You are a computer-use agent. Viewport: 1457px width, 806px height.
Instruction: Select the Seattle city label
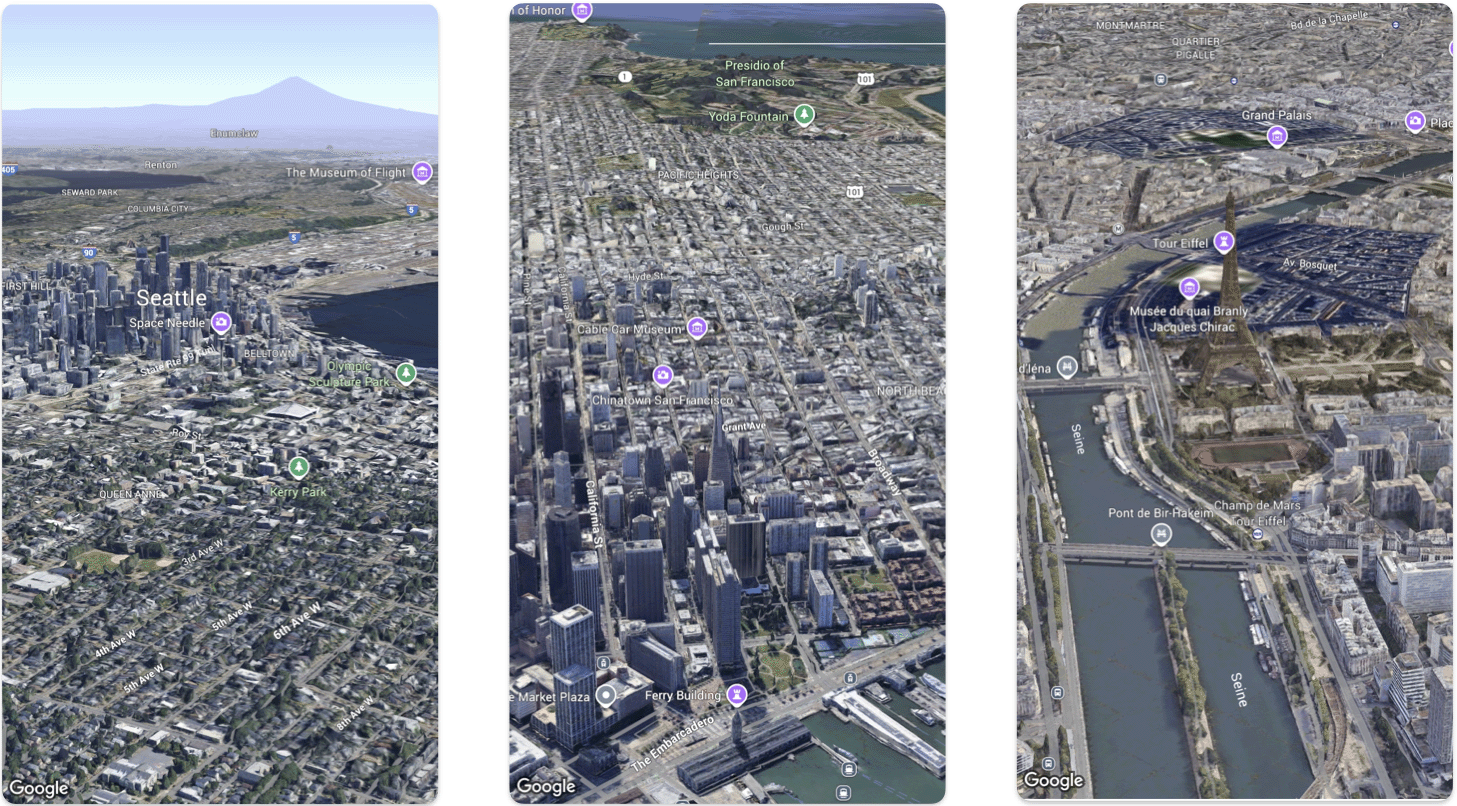pos(171,298)
